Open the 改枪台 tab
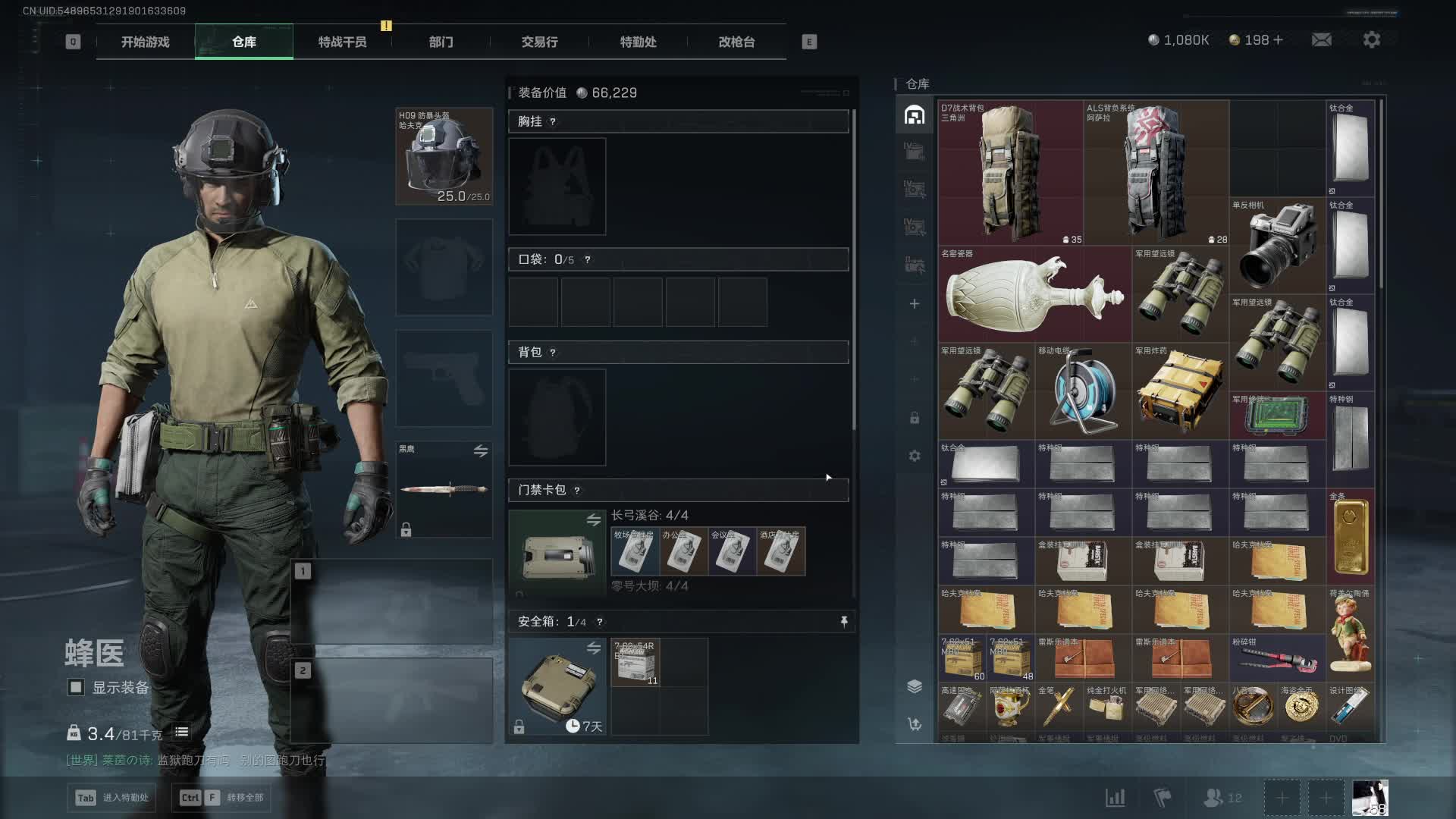 (x=736, y=42)
